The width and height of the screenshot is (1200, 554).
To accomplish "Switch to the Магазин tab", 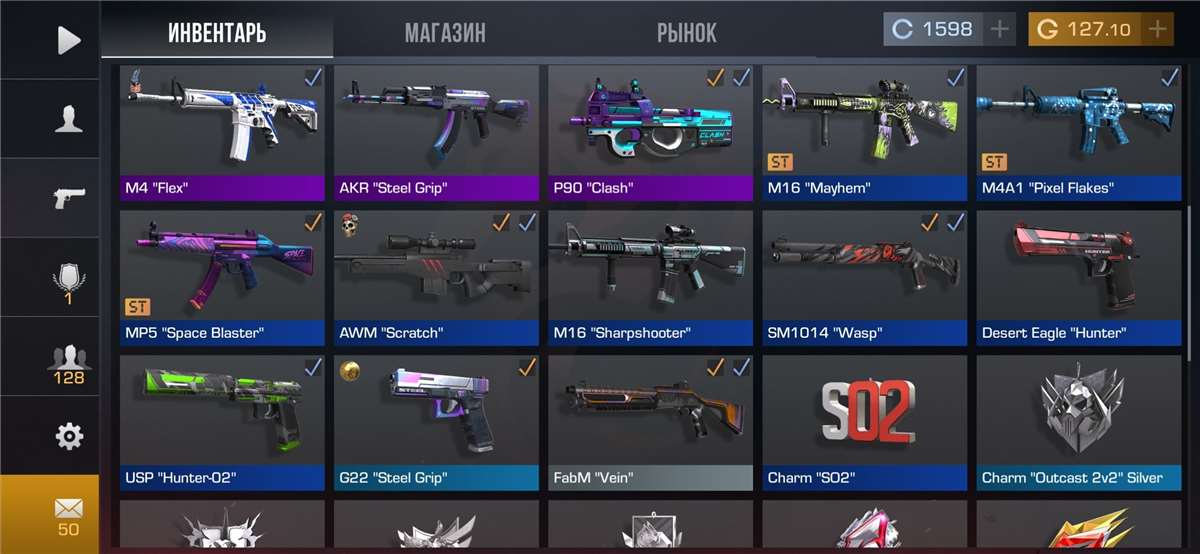I will click(445, 32).
